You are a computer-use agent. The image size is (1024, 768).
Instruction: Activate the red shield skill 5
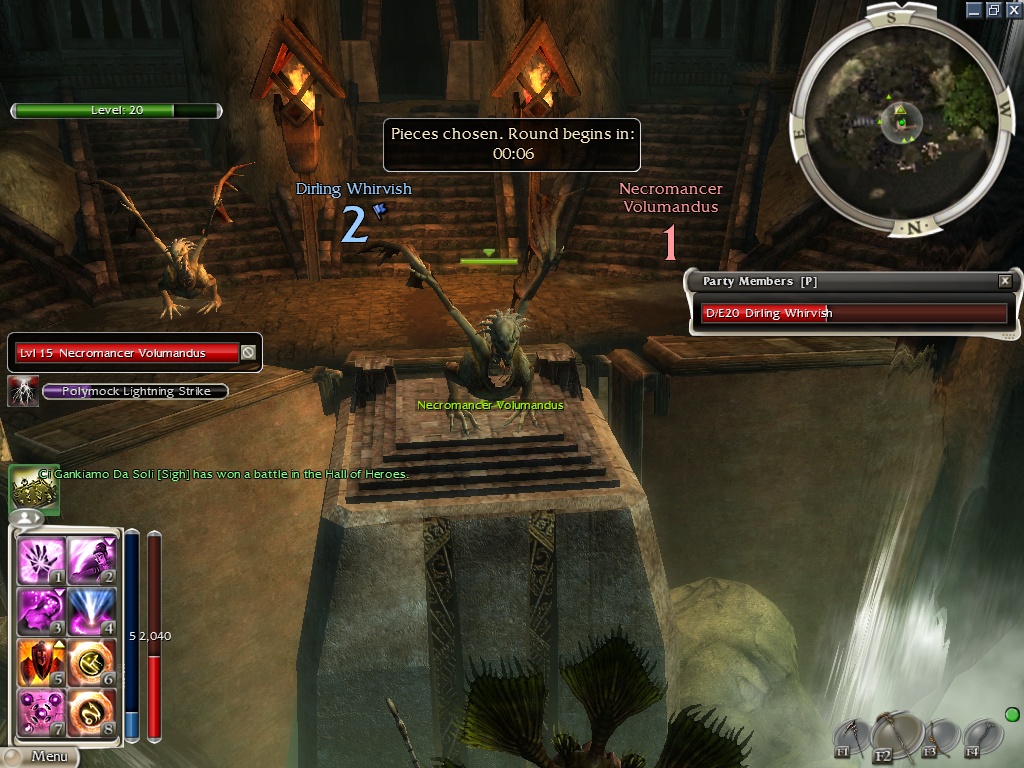pos(42,662)
